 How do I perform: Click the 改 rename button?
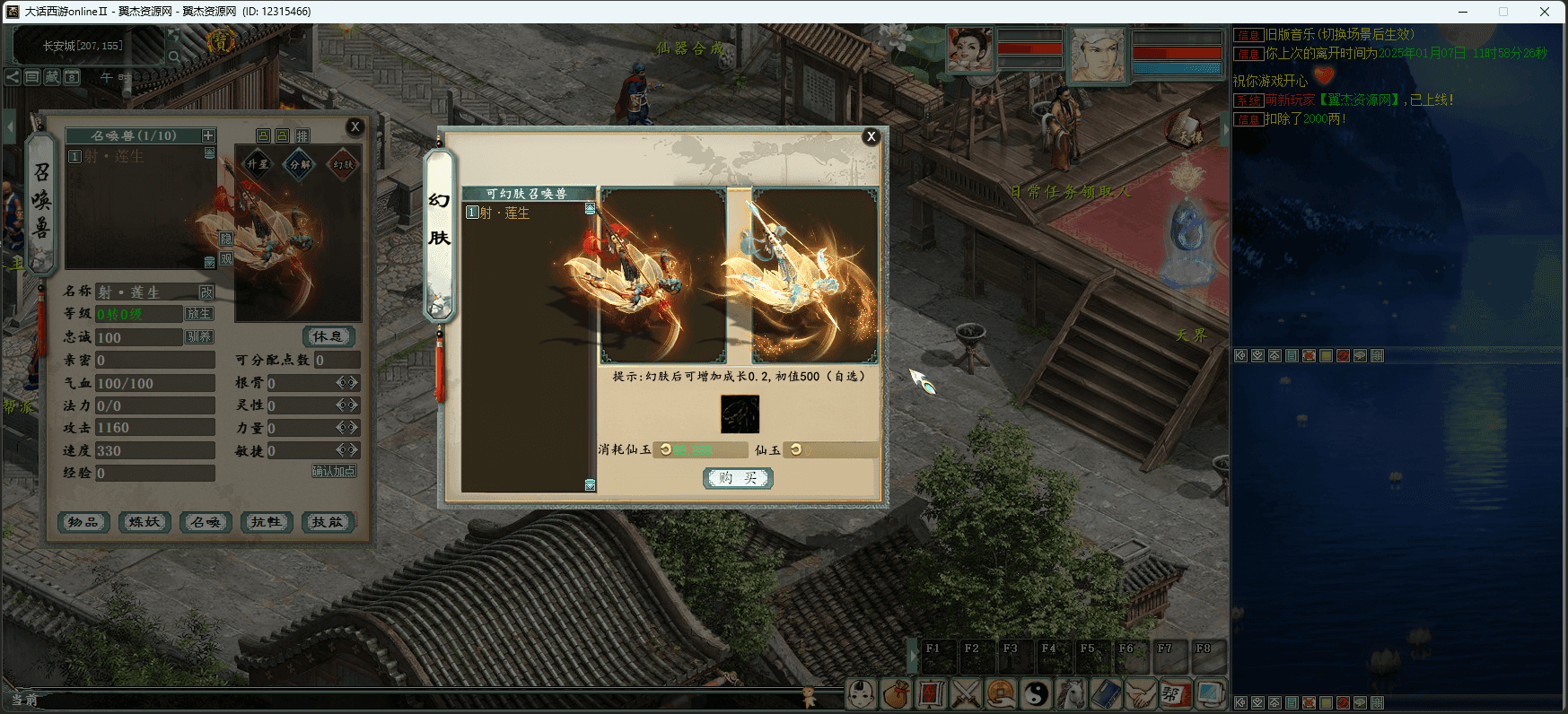coord(206,292)
